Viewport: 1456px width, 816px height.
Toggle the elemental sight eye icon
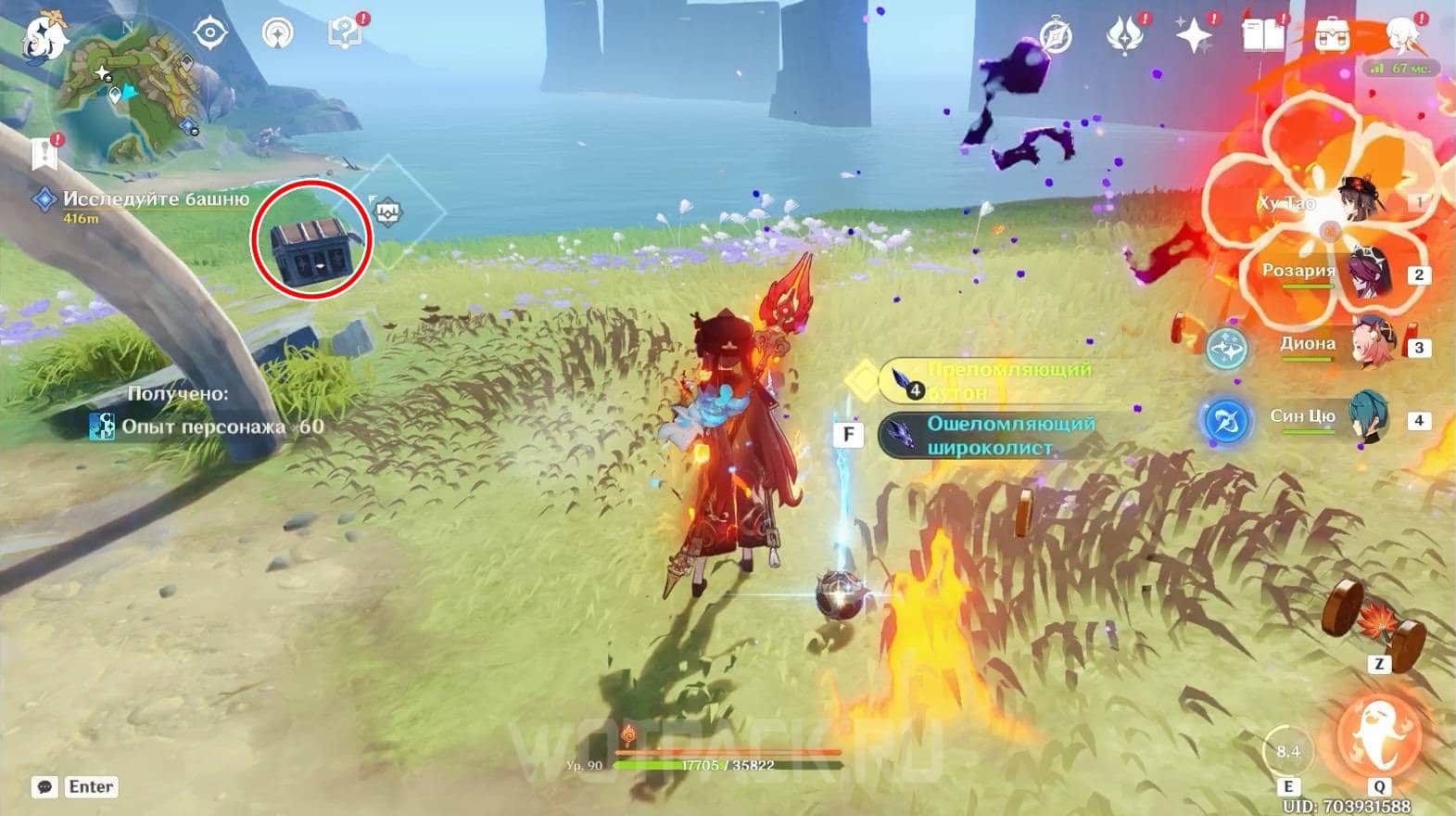pos(210,33)
